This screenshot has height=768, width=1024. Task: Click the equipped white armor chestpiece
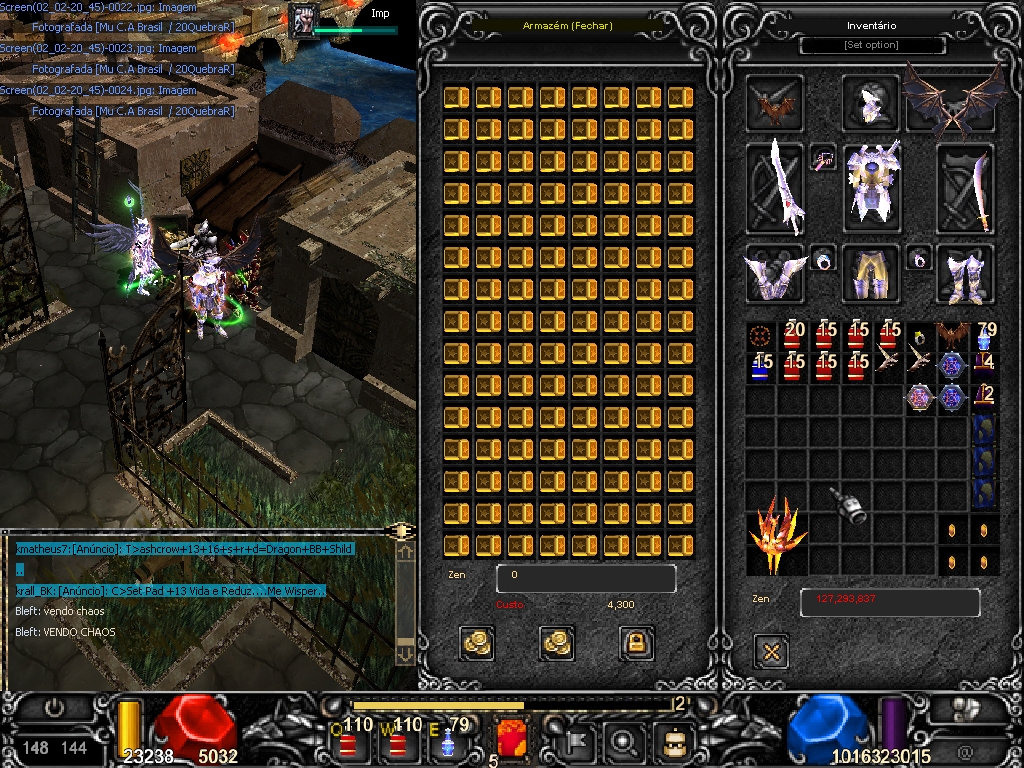point(870,186)
